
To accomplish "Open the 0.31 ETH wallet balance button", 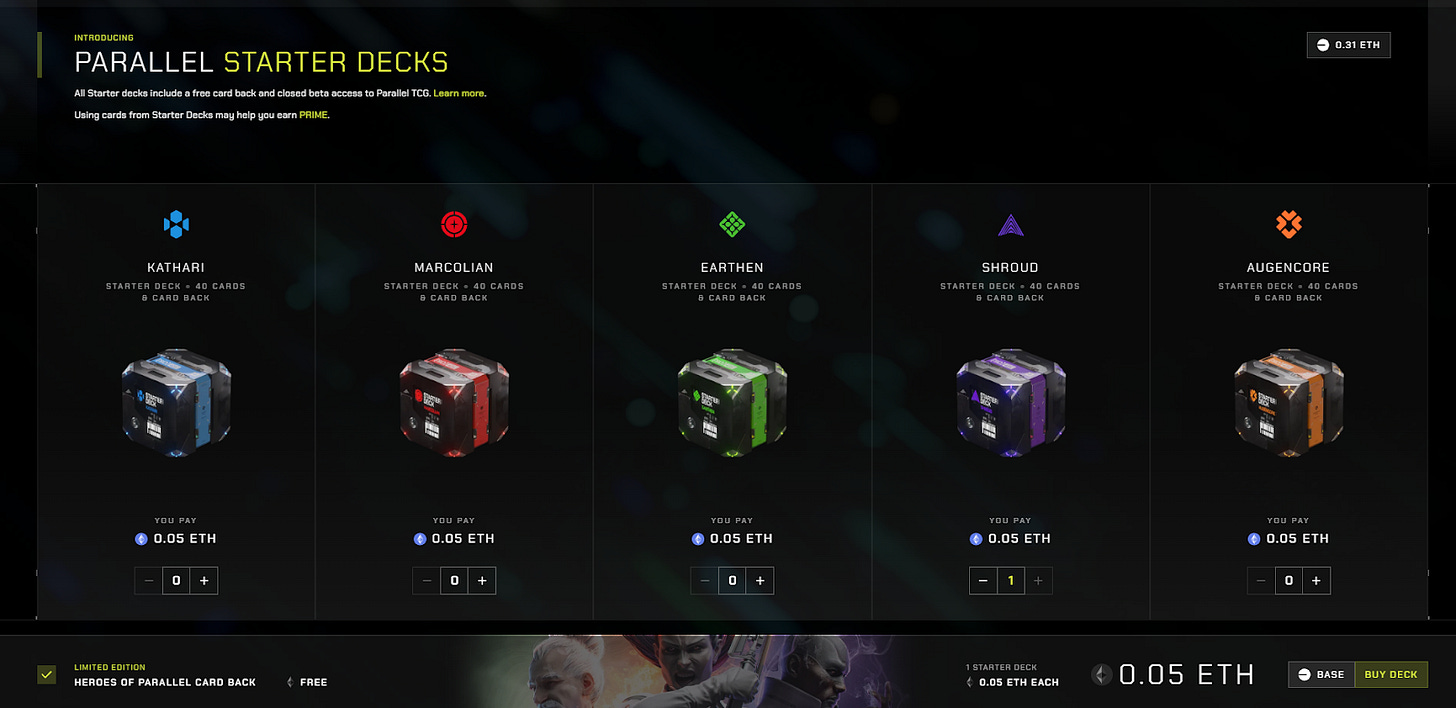I will click(1348, 45).
